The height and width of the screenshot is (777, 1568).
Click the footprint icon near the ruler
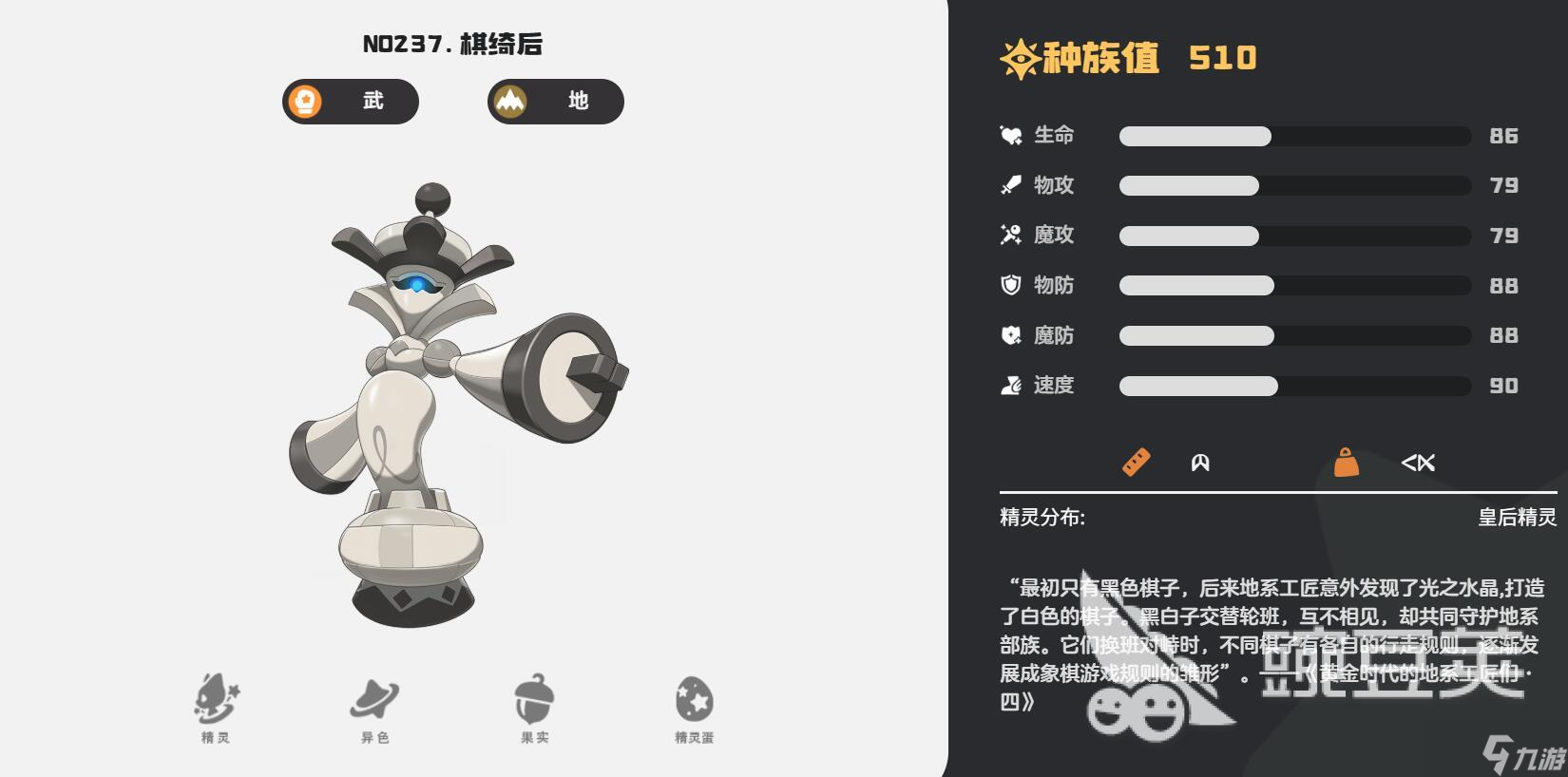point(1202,463)
